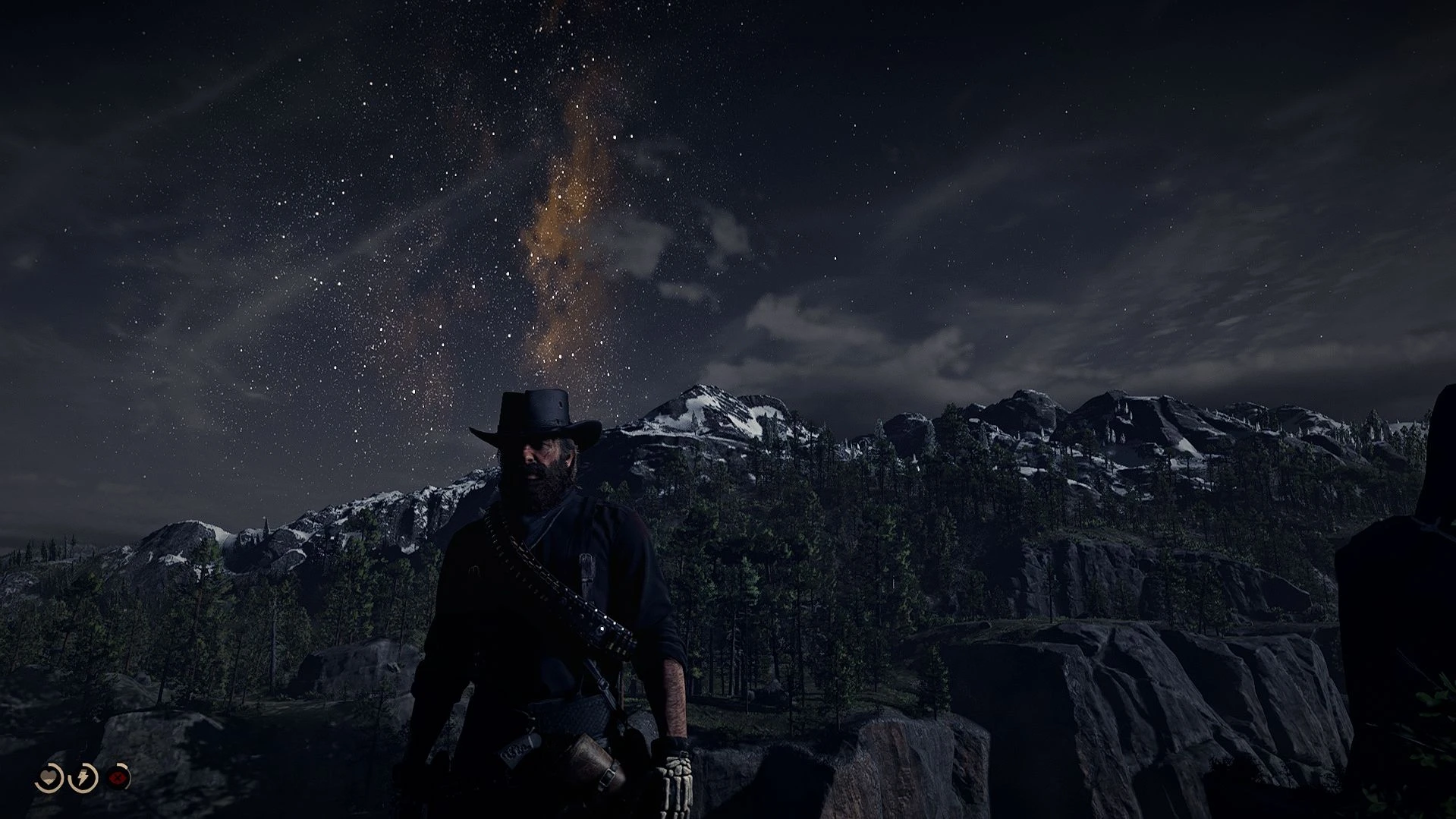Click the red Dead Eye core icon

coord(118,778)
